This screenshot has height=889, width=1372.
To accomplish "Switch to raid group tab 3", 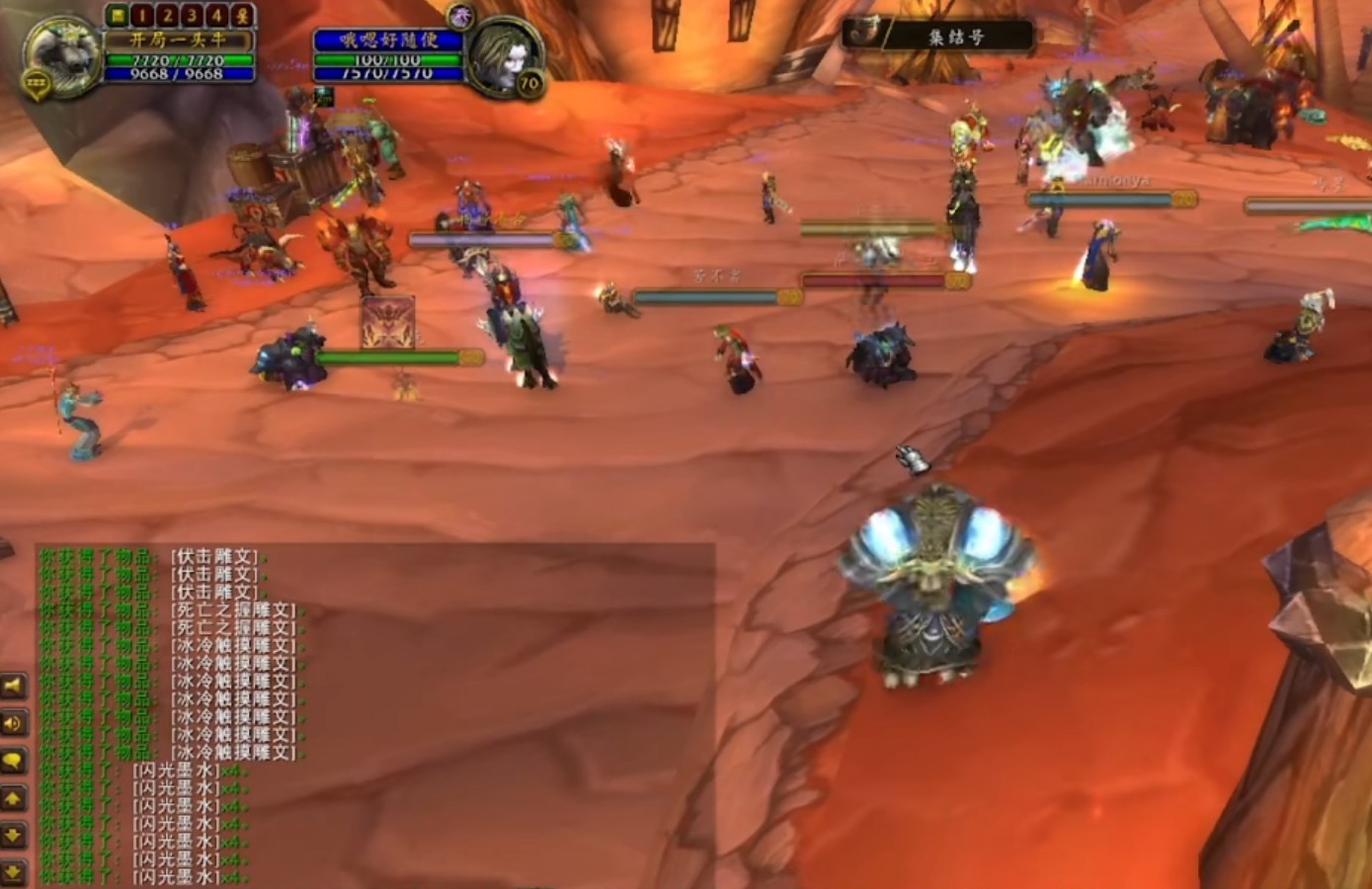I will coord(193,15).
